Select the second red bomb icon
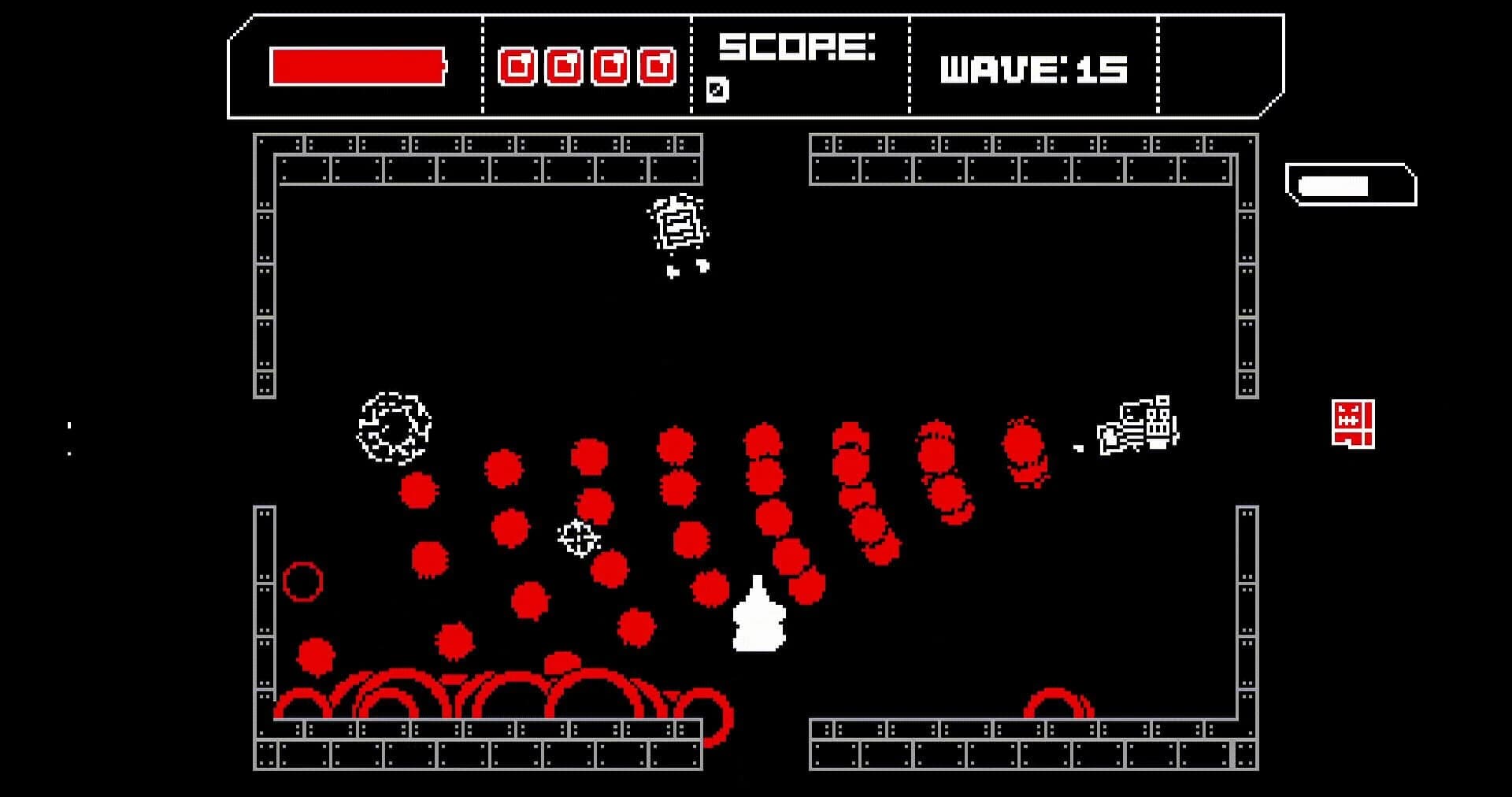Viewport: 1512px width, 797px height. click(564, 67)
